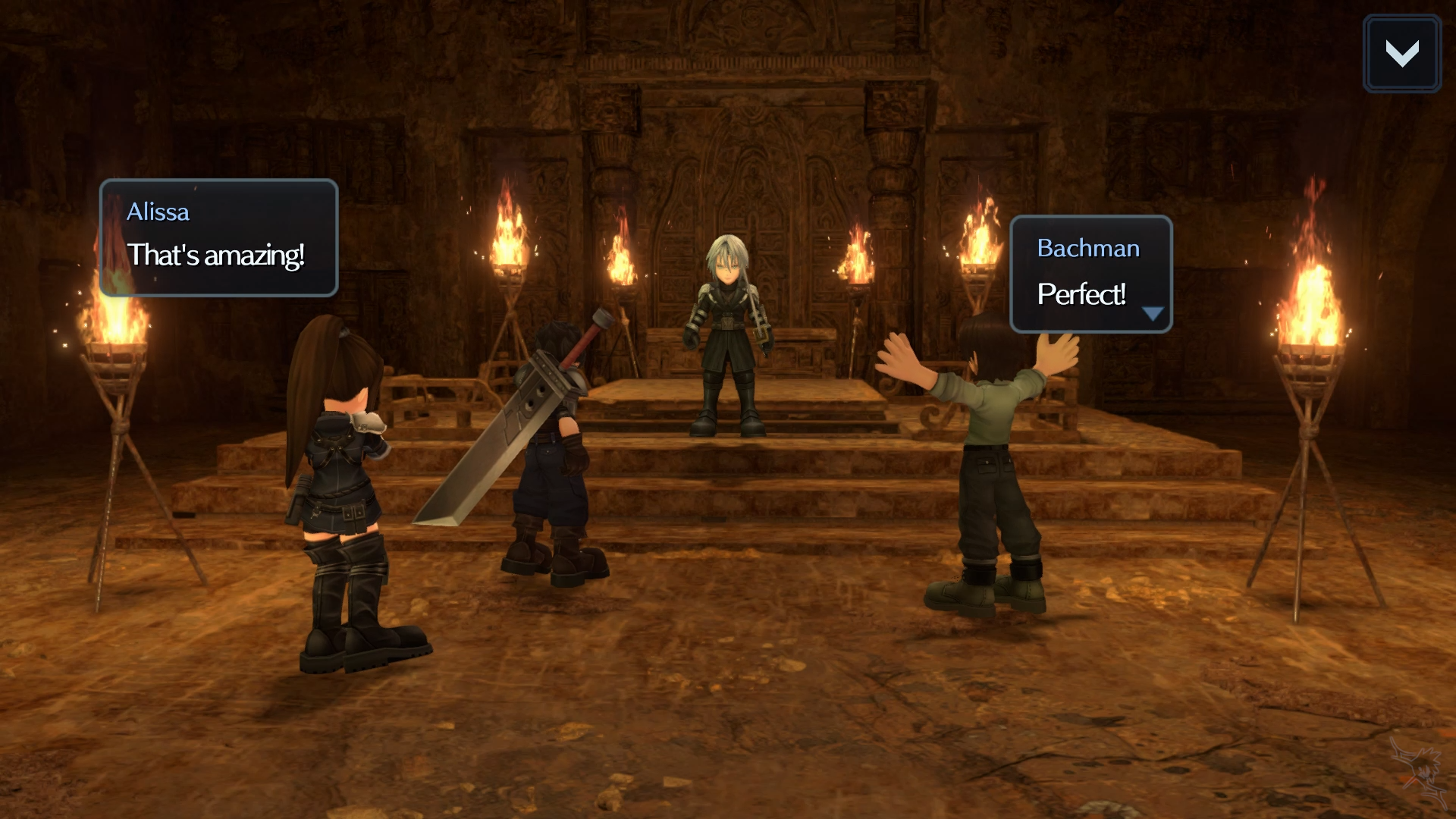Click Alissa's "That's amazing!" dialogue box
This screenshot has height=819, width=1456.
click(218, 238)
